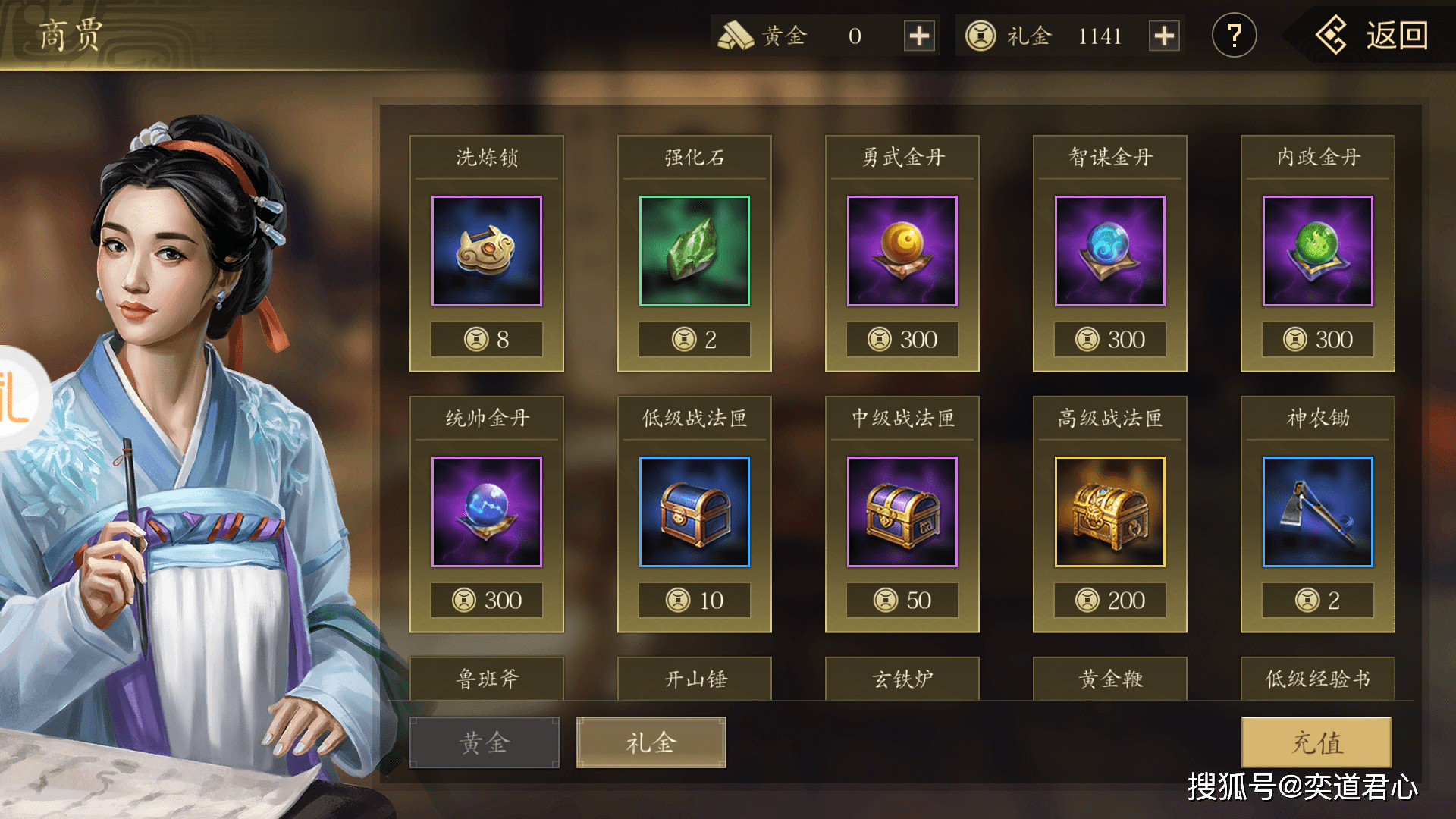
Task: Open the 充值 recharge button
Action: [1316, 742]
